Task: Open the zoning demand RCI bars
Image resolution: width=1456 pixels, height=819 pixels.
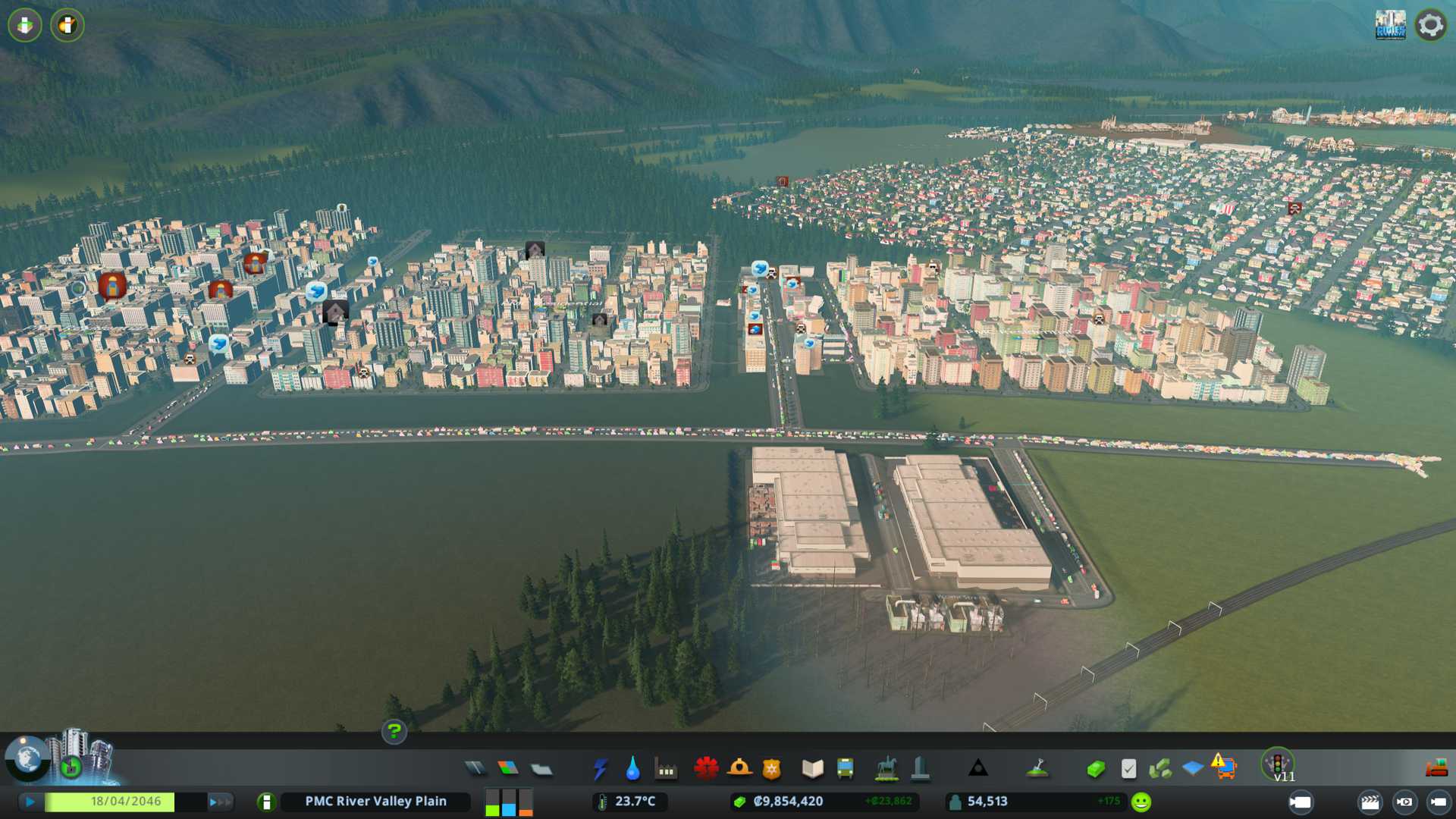Action: pos(508,802)
